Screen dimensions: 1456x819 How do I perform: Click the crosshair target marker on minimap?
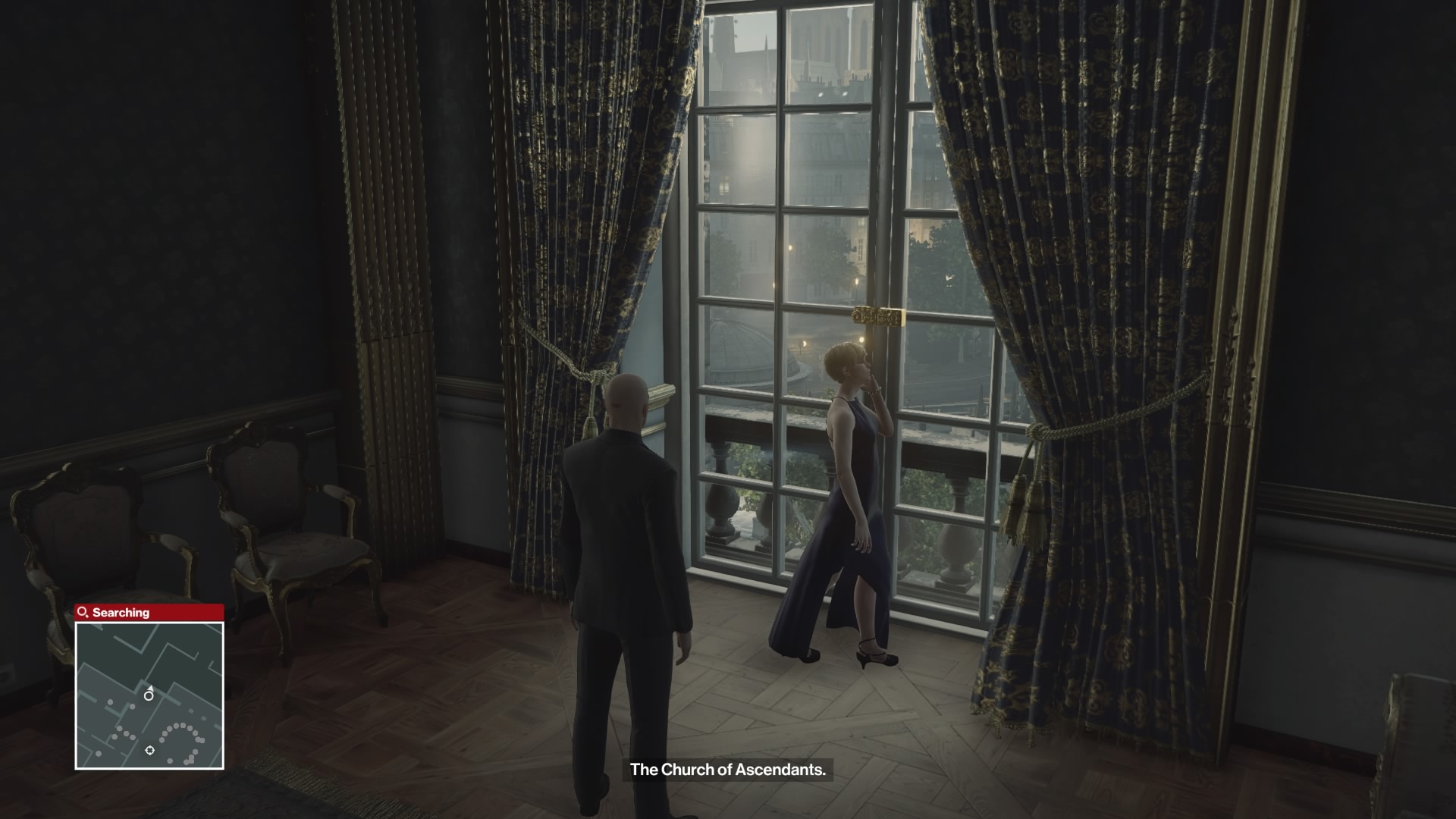click(x=150, y=751)
